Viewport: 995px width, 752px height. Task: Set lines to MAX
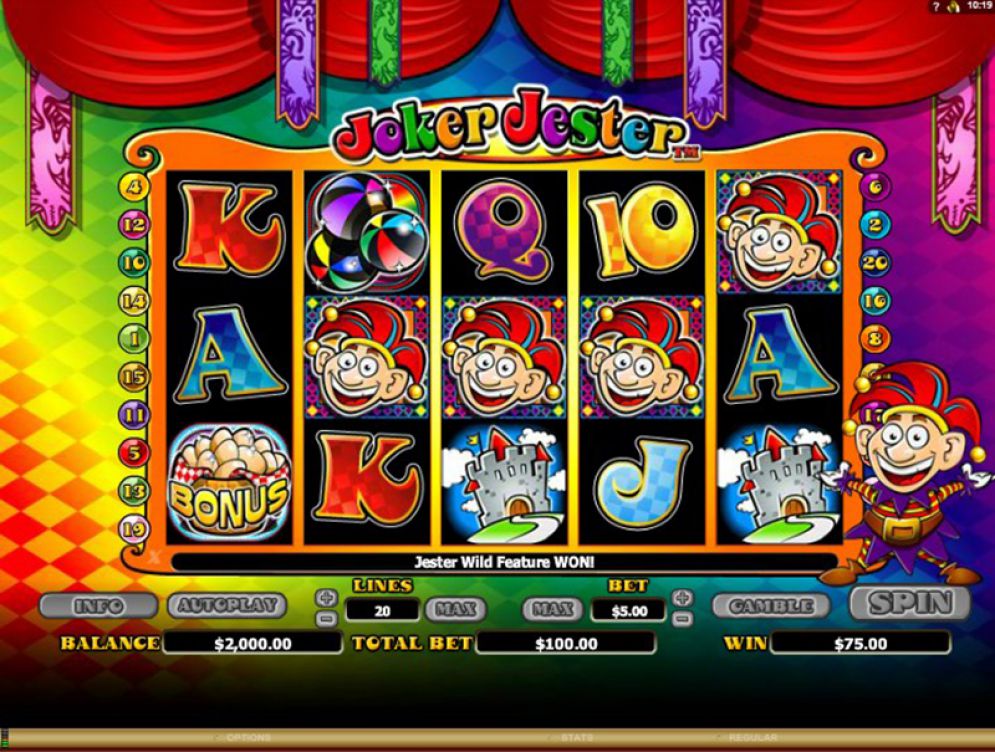click(x=456, y=608)
